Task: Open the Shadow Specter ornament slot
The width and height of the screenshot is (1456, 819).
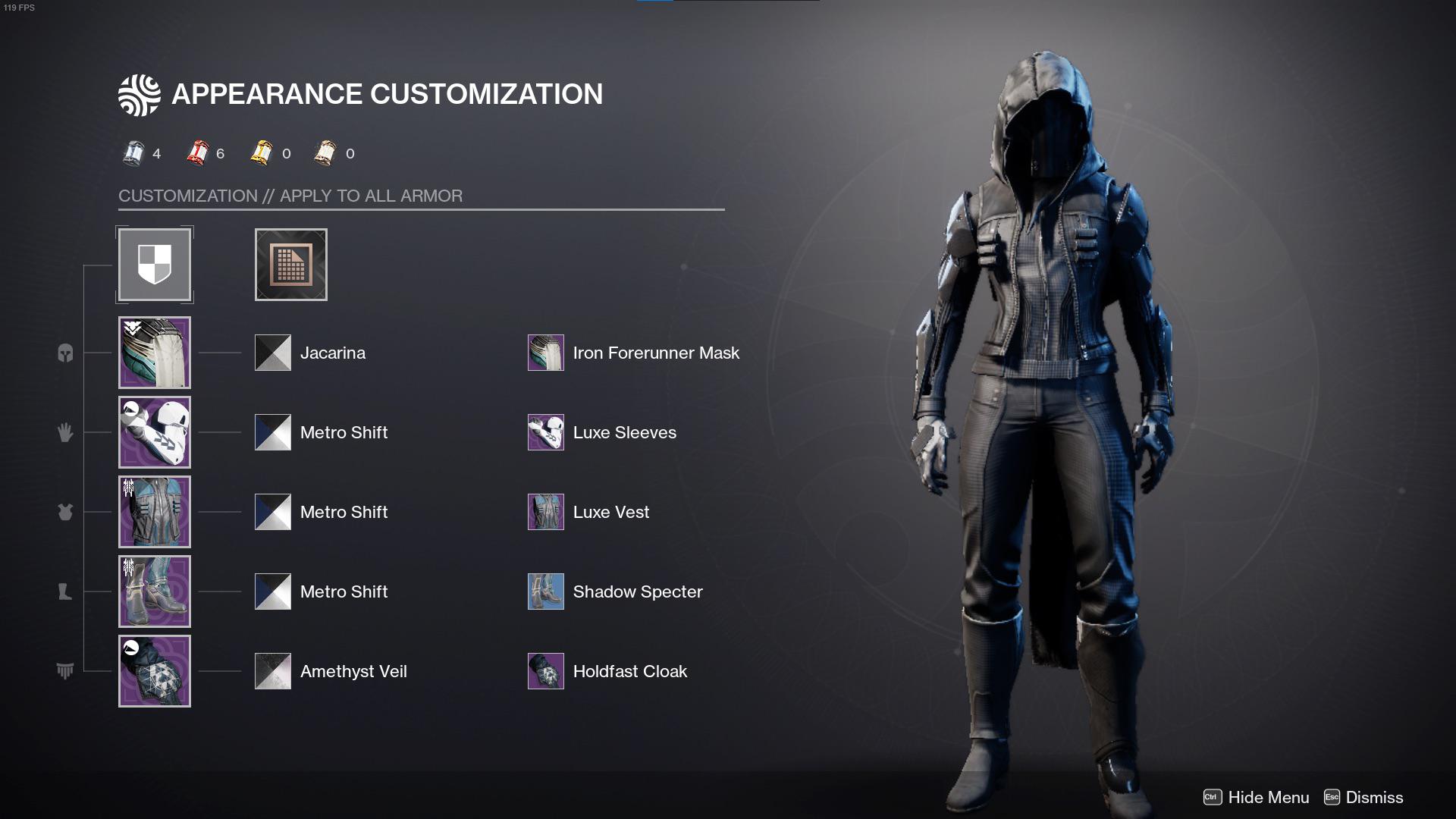Action: (x=545, y=591)
